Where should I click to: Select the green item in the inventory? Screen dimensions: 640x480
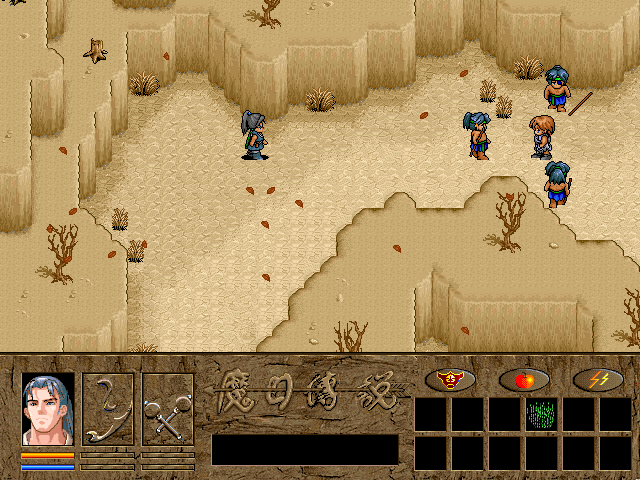click(542, 414)
